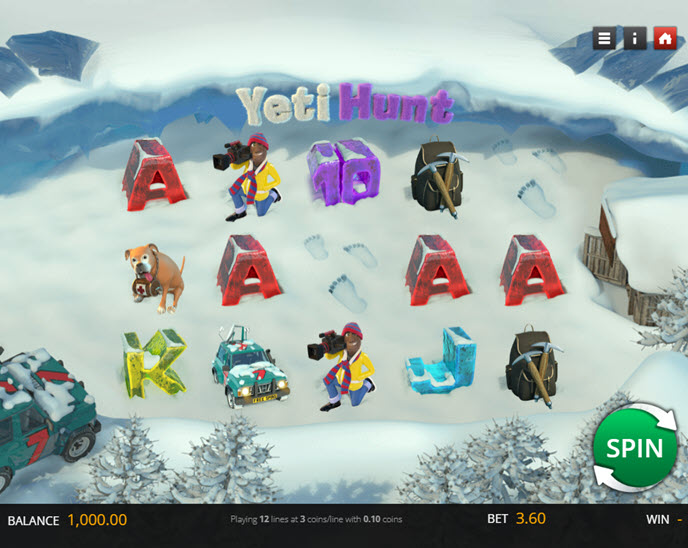Open the hamburger menu
This screenshot has width=688, height=548.
(x=604, y=38)
